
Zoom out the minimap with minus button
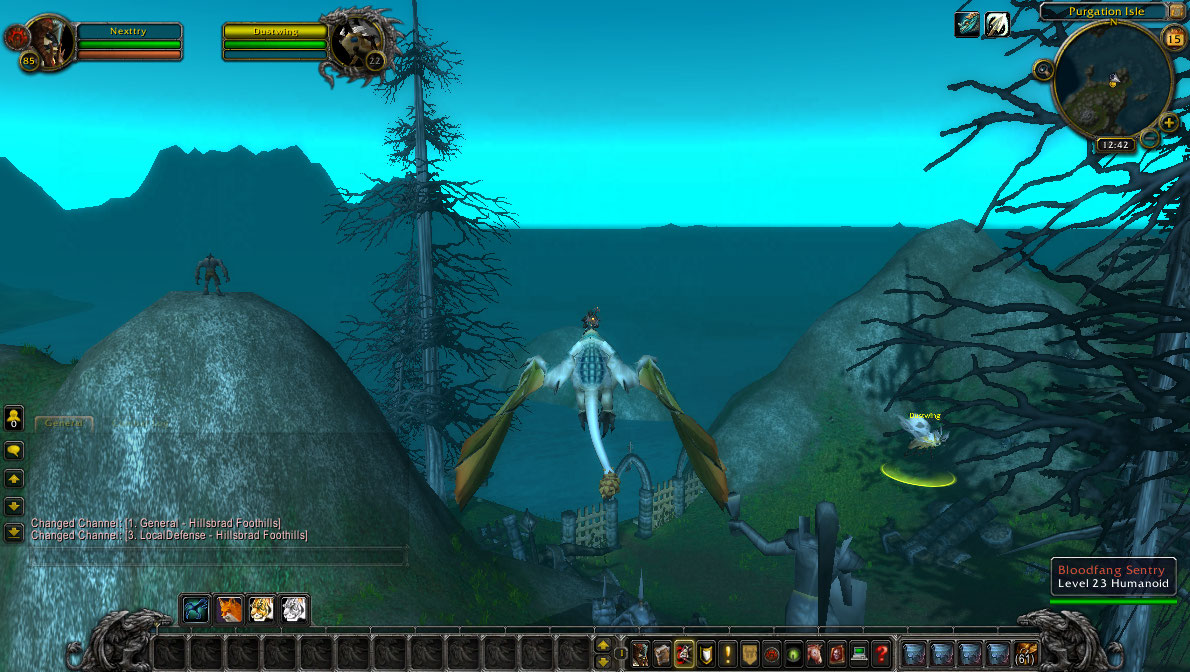point(1150,137)
